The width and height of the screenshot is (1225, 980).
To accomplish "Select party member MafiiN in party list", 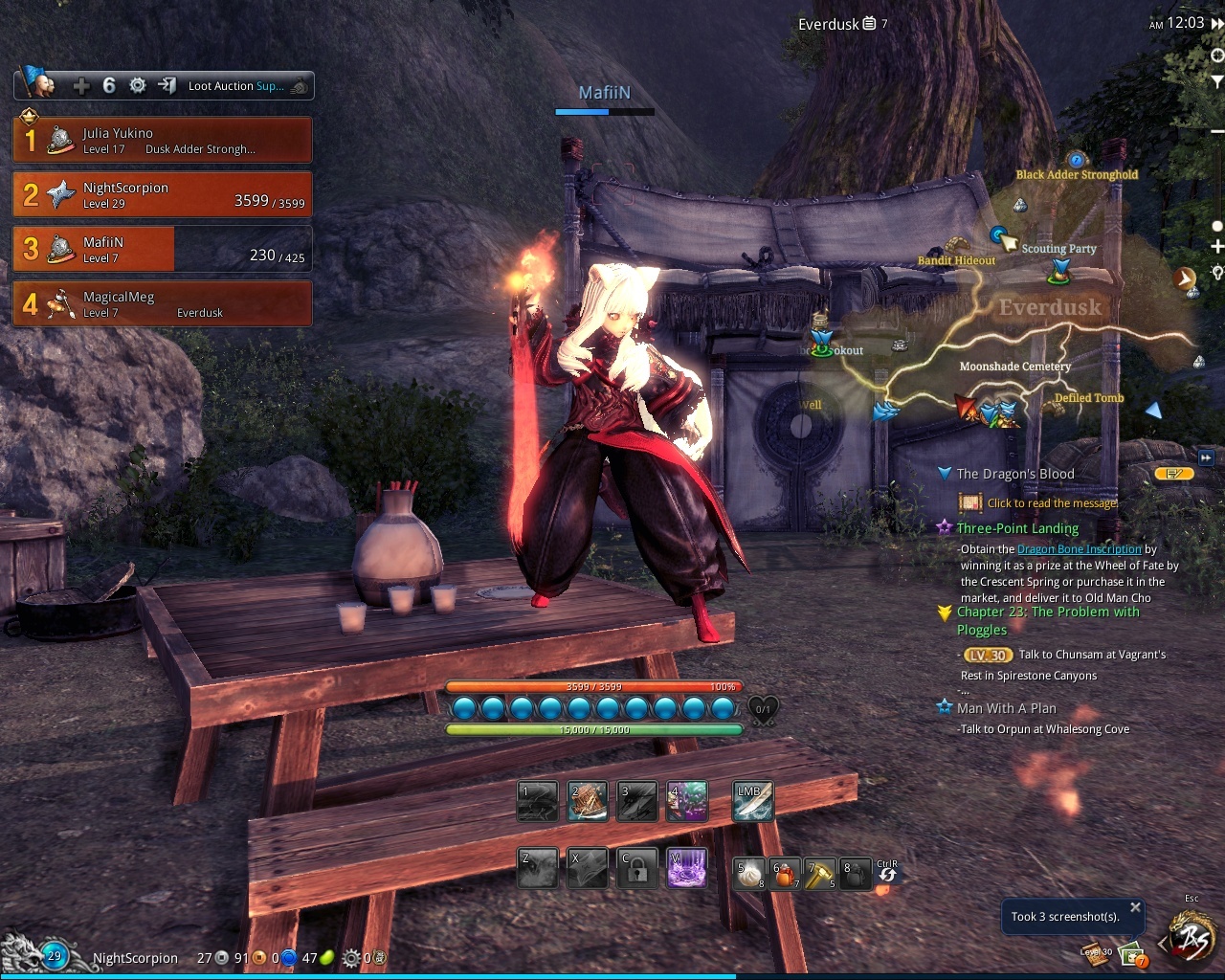I will pos(162,249).
